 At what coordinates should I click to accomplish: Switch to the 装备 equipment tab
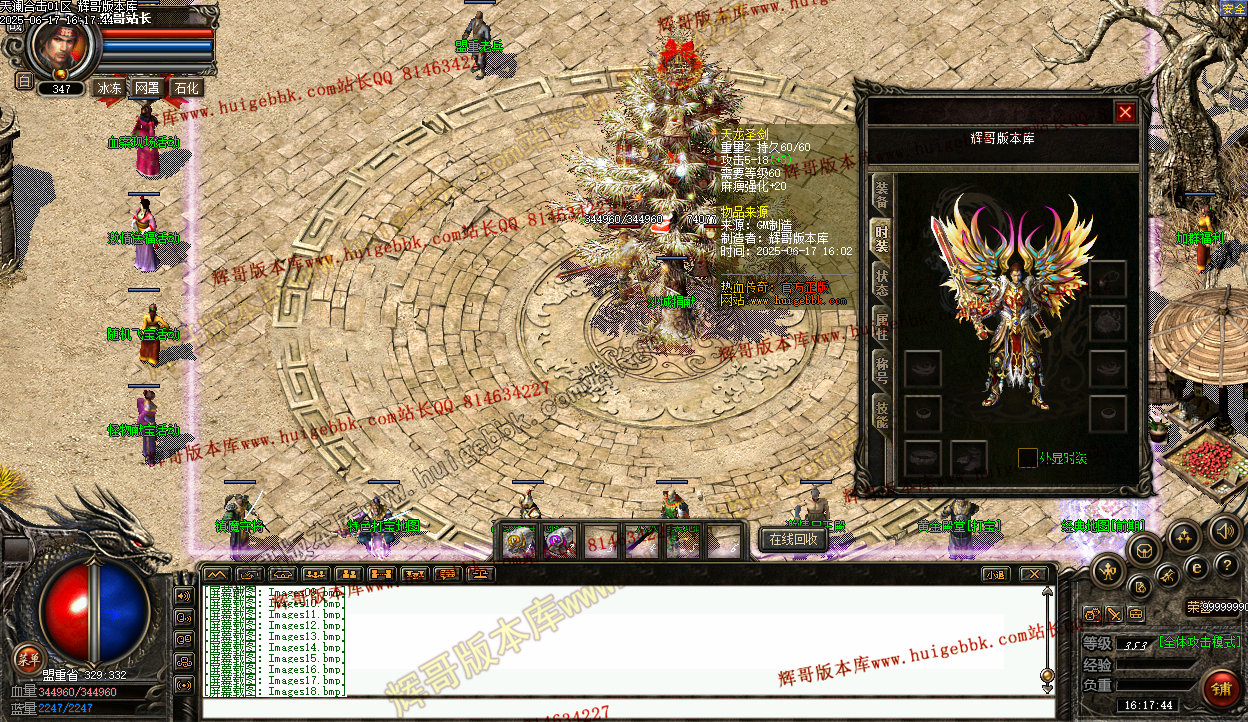(x=881, y=193)
